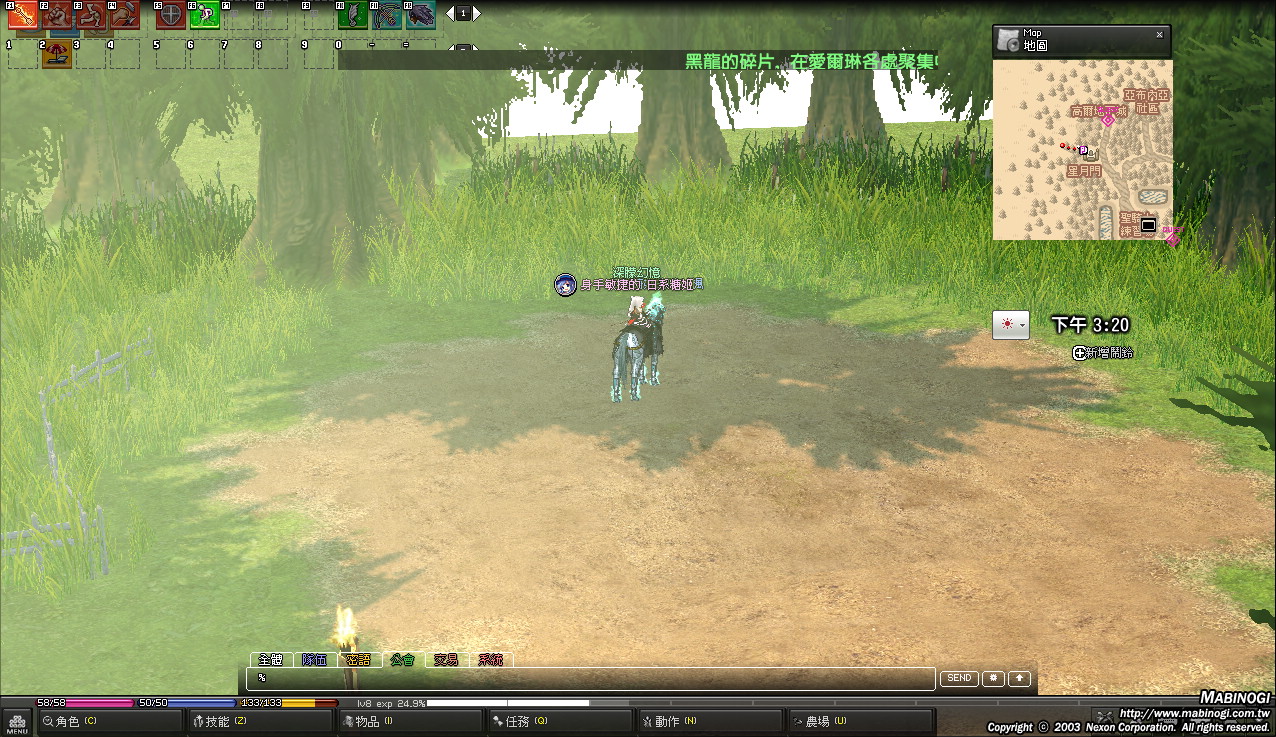Close the 地圖 map window

click(x=1159, y=34)
